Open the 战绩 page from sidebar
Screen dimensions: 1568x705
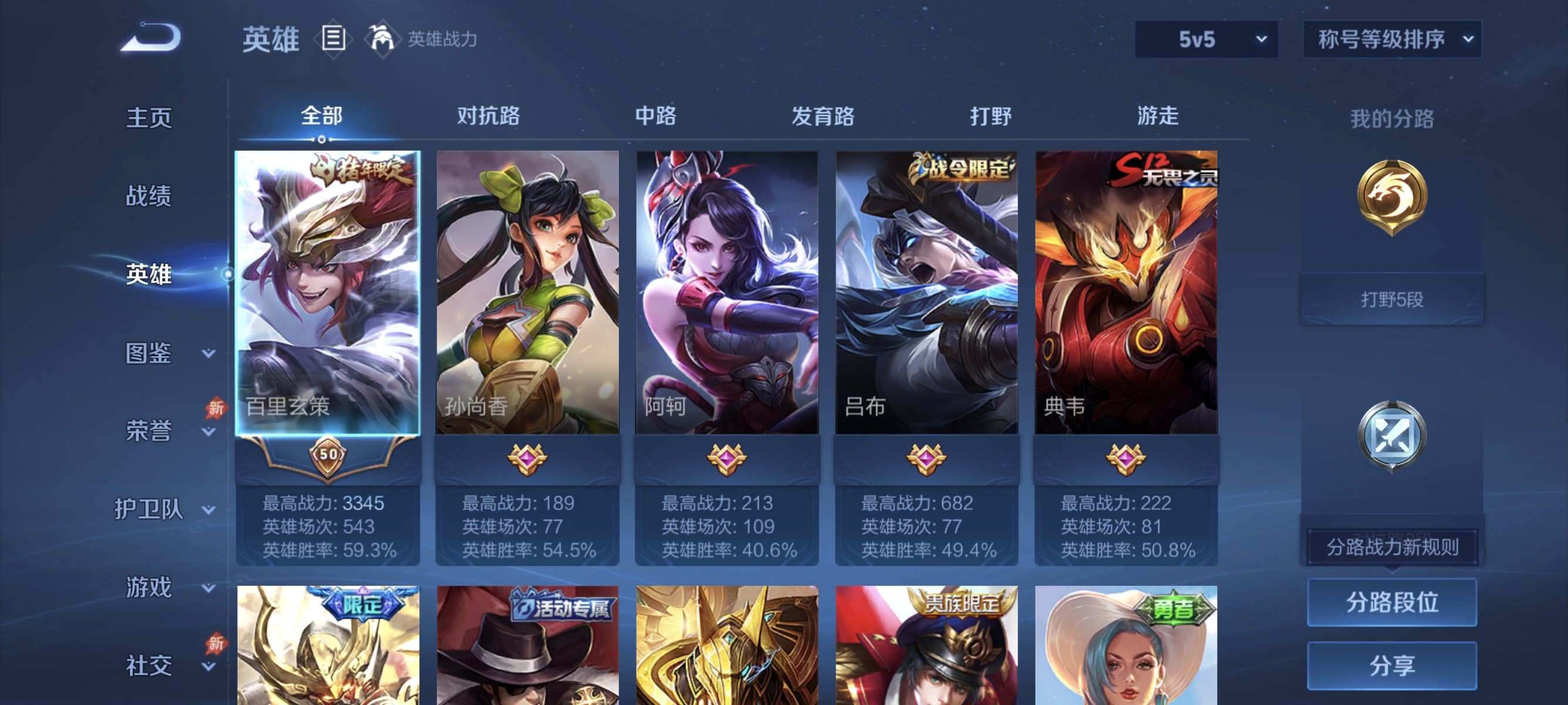150,196
